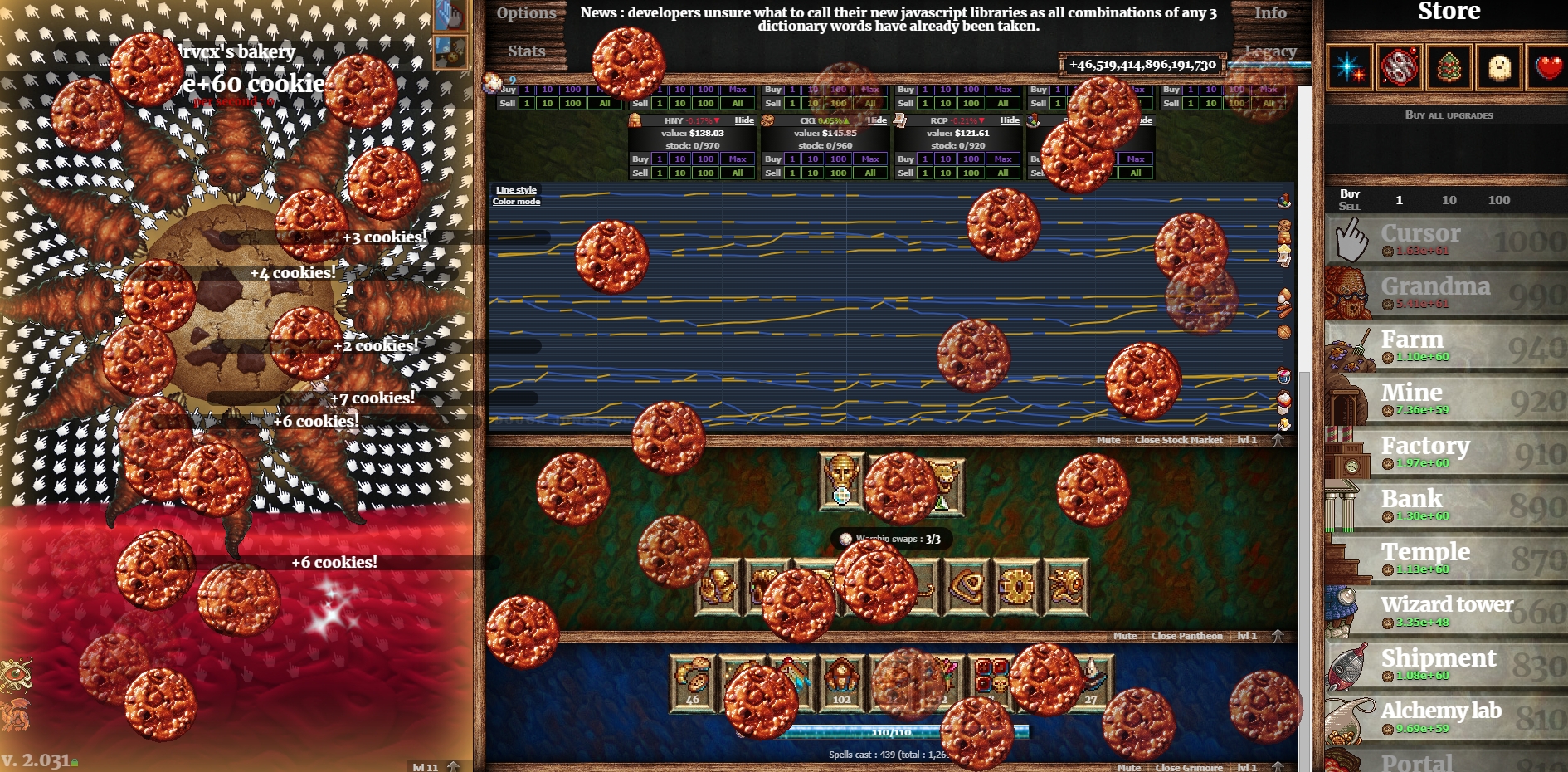Set store bulk amount to 100

(x=1498, y=200)
